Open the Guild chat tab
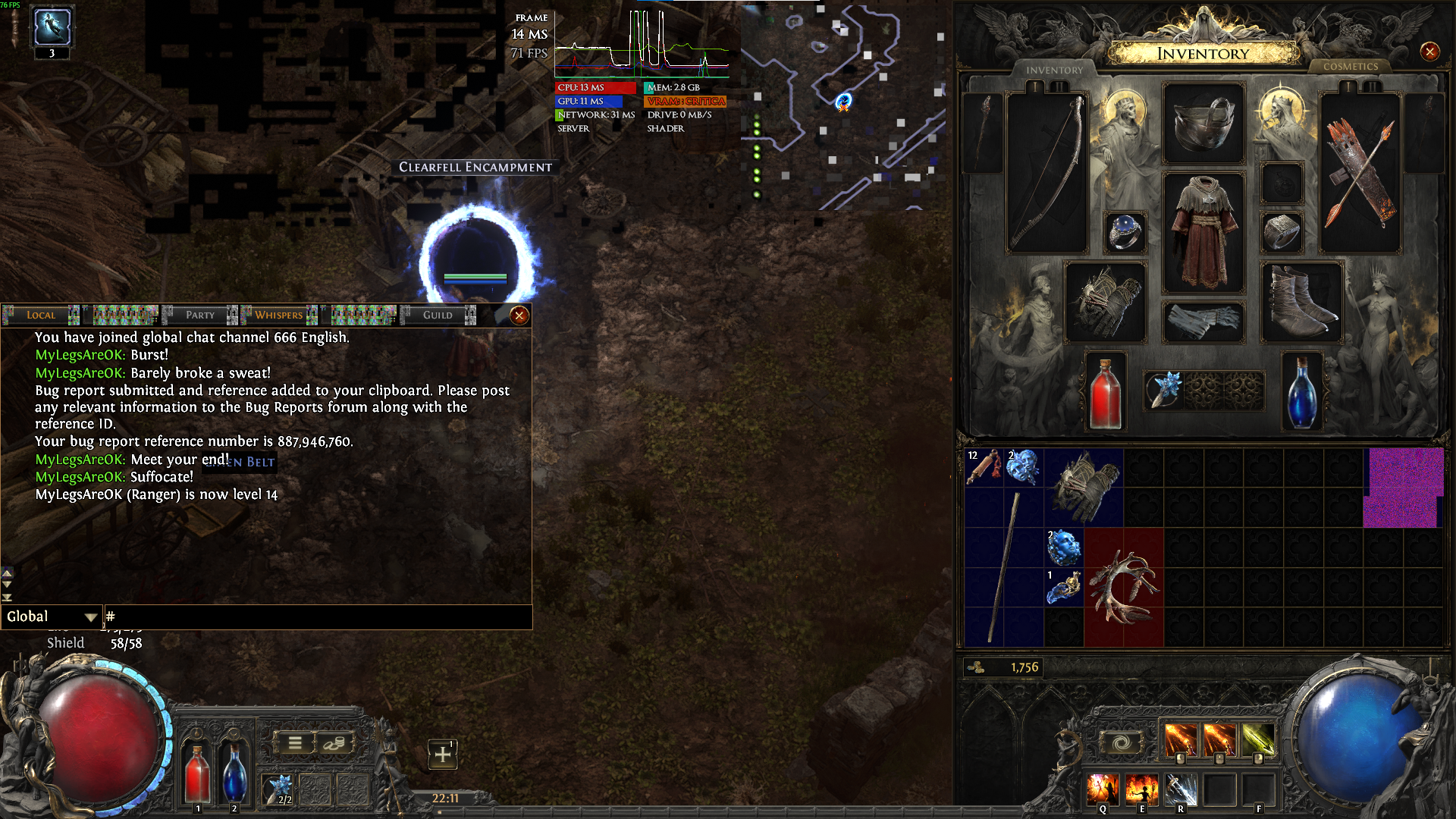 pyautogui.click(x=438, y=315)
